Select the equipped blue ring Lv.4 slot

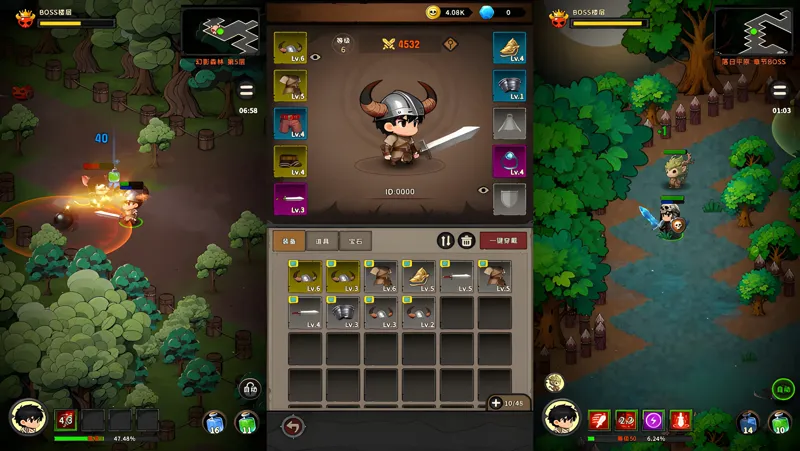[510, 160]
